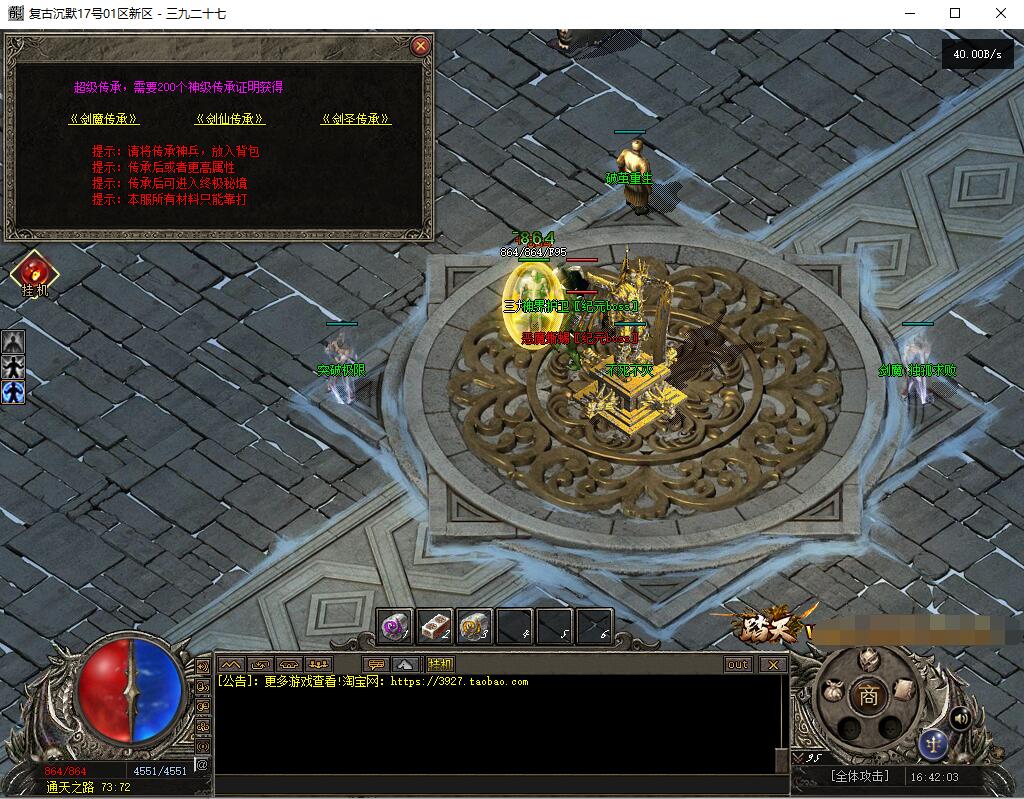Close the chat panel with the X button
This screenshot has width=1024, height=799.
pos(772,664)
